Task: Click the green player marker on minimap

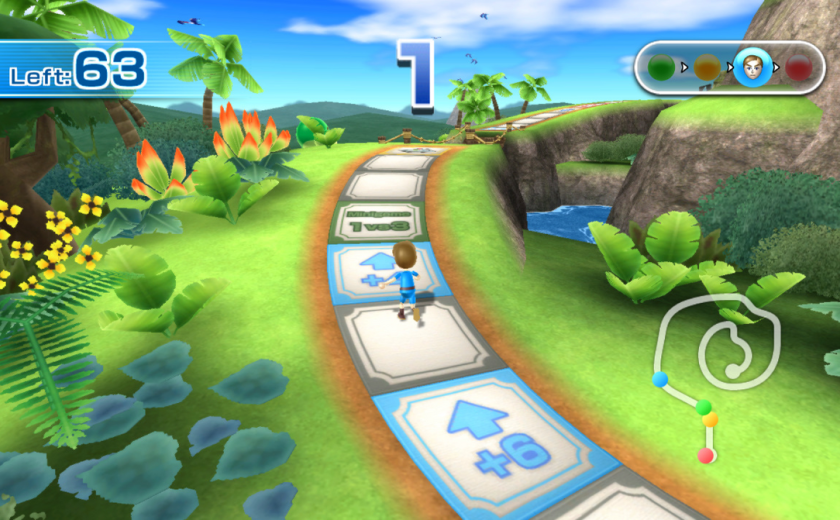Action: (x=704, y=406)
